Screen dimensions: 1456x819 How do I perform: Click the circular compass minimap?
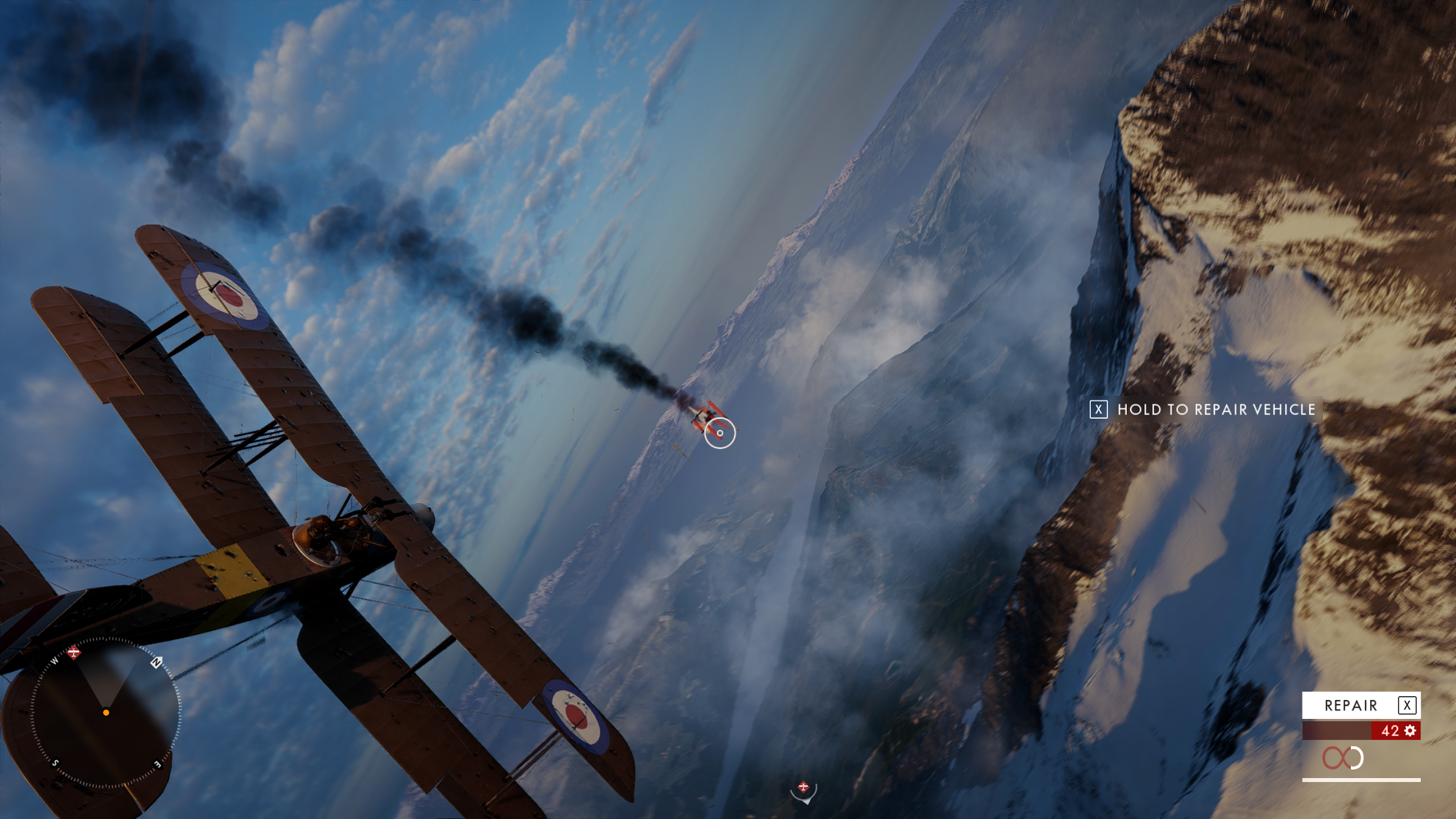[x=106, y=712]
